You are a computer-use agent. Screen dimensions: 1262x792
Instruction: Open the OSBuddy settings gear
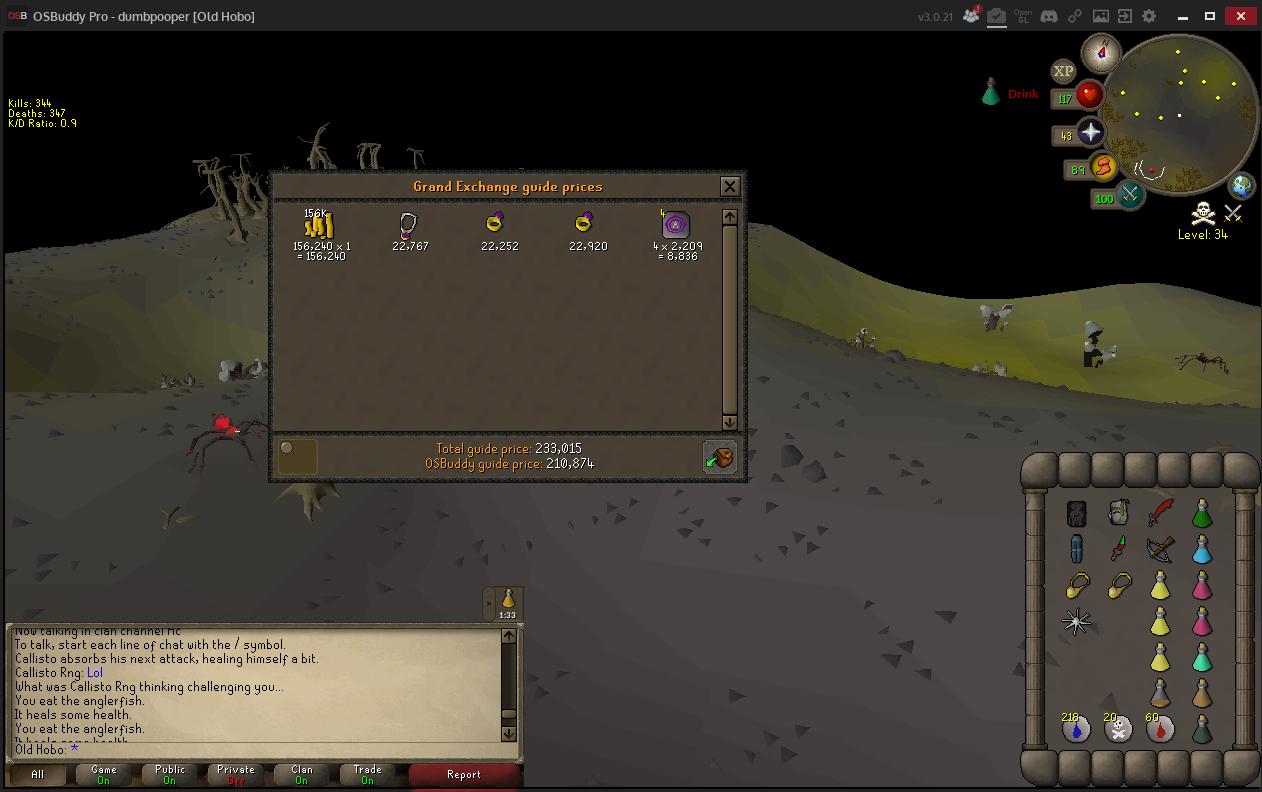click(1149, 16)
